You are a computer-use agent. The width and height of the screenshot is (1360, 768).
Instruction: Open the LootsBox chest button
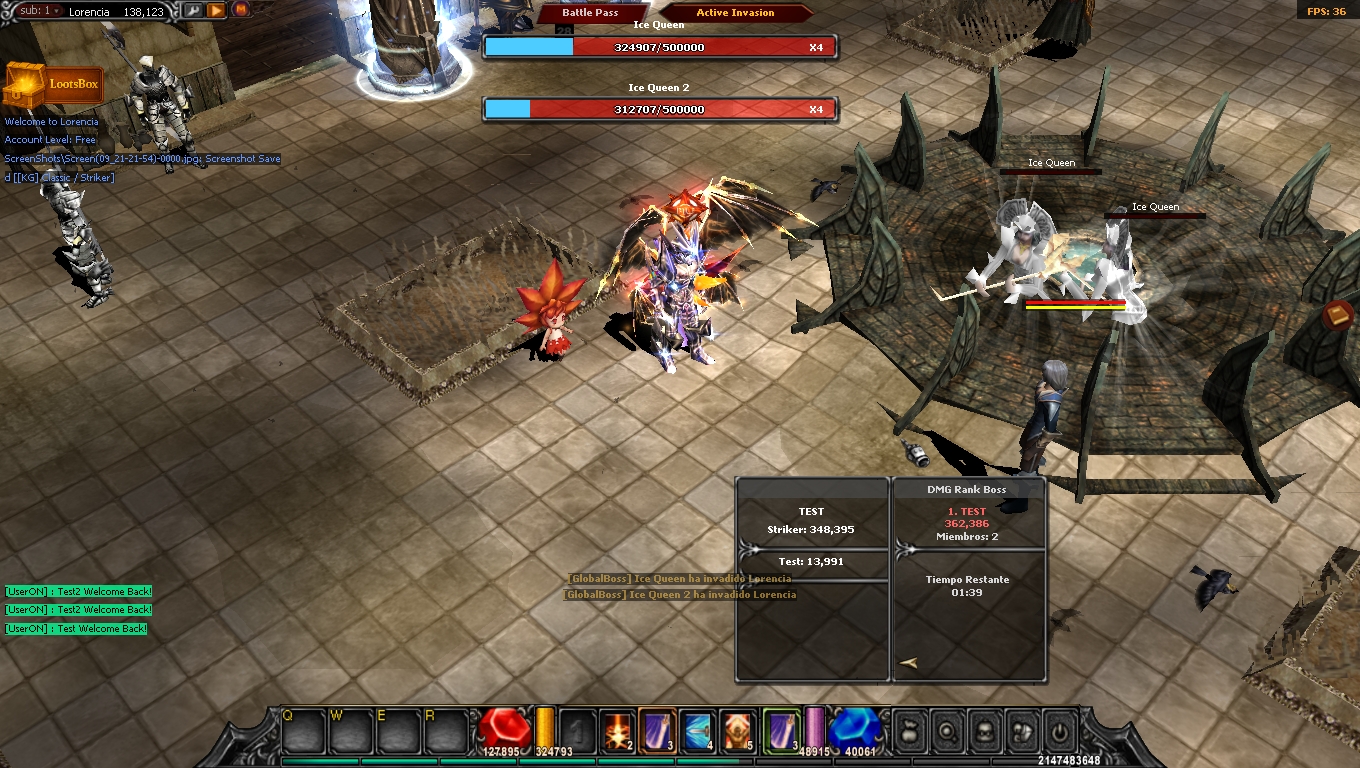[55, 85]
